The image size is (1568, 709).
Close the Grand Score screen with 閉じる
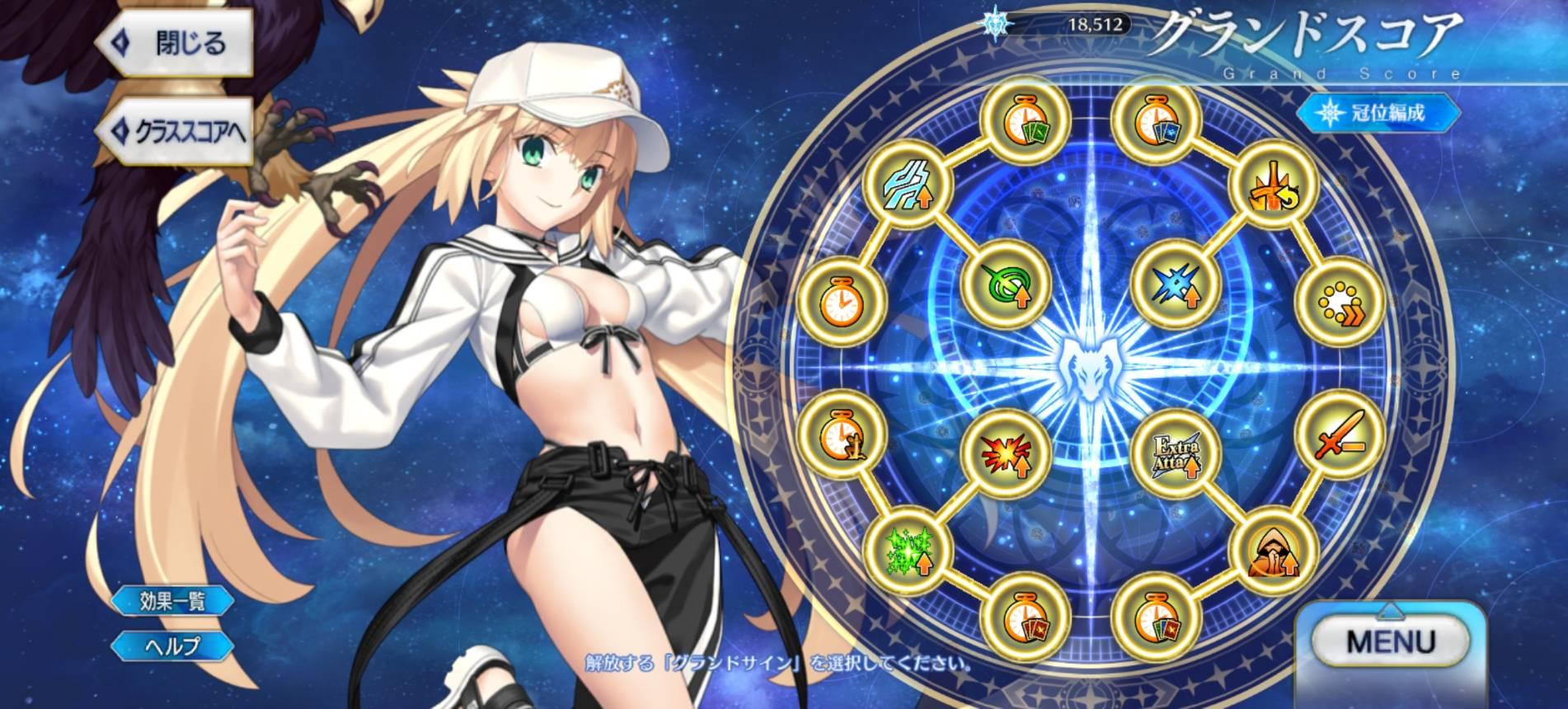point(177,45)
